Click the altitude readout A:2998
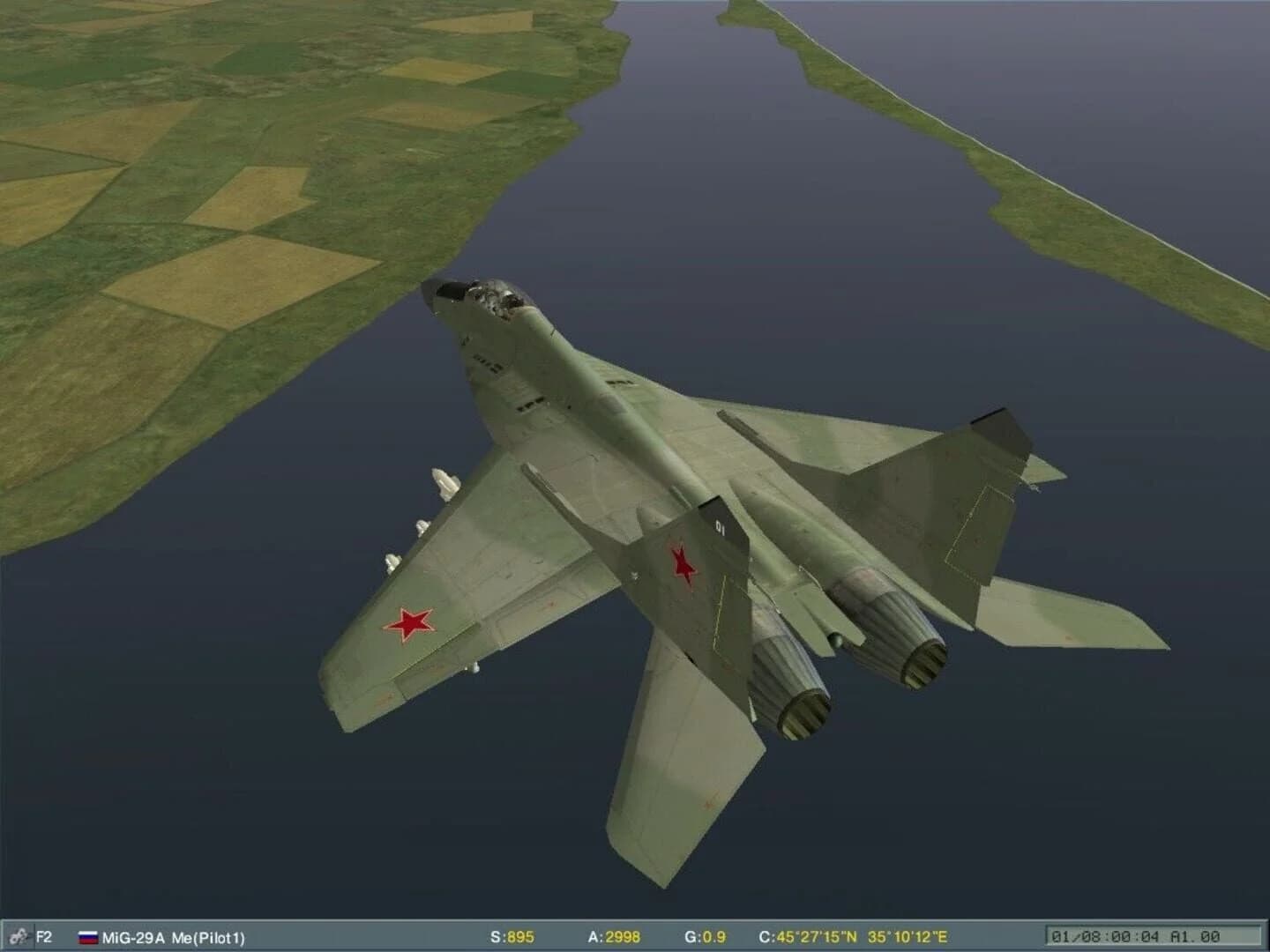 click(x=615, y=937)
